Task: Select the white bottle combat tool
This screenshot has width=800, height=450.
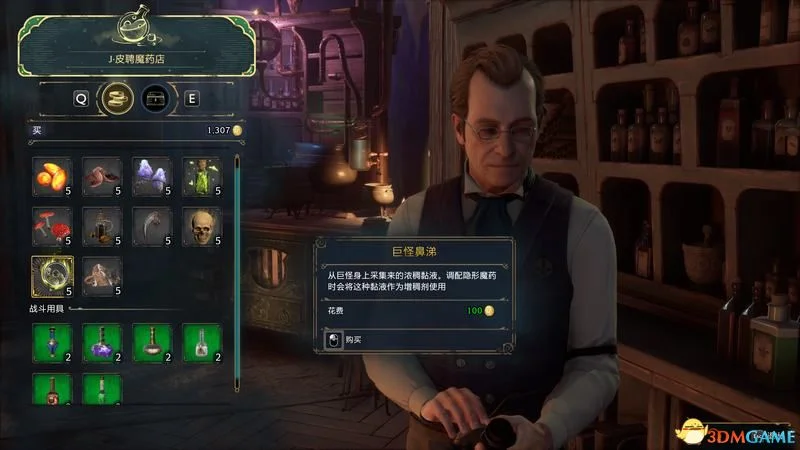Action: click(x=201, y=343)
